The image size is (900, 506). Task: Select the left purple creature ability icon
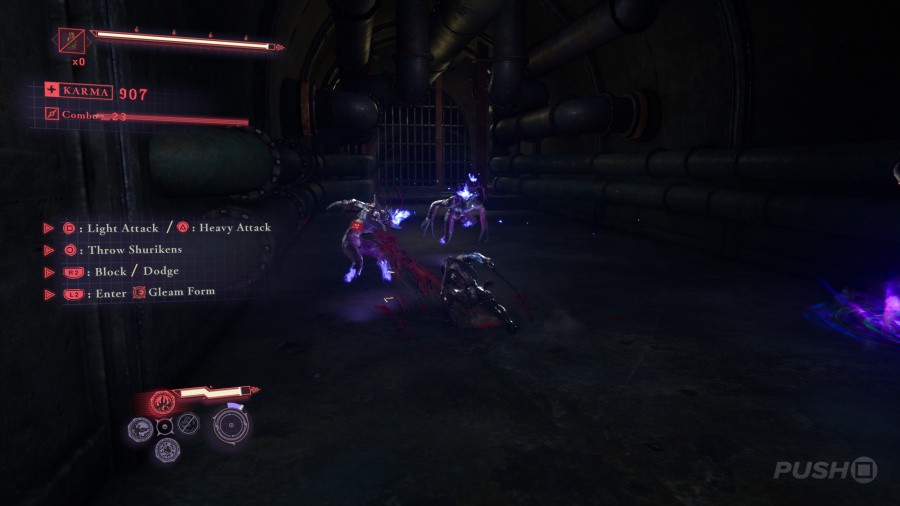[140, 427]
